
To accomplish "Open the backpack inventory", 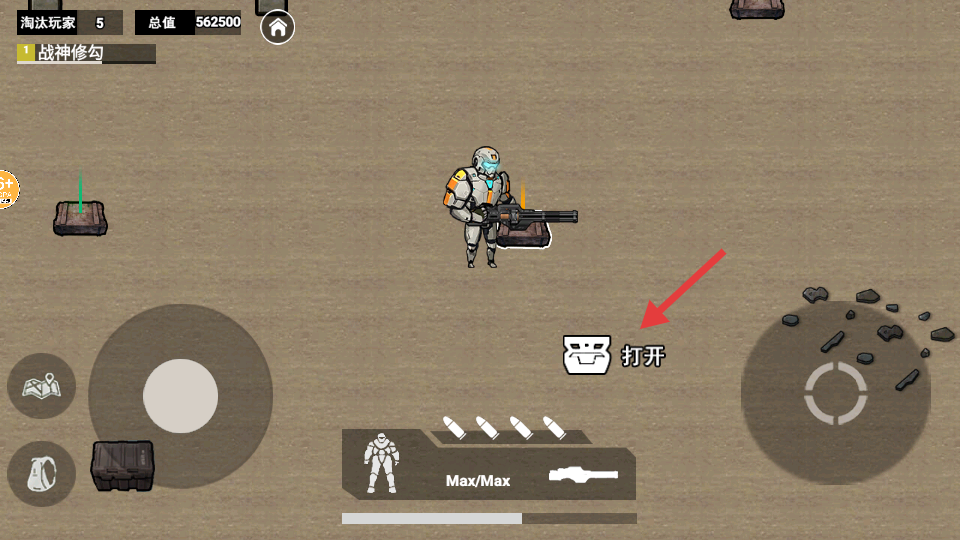I will tap(42, 474).
